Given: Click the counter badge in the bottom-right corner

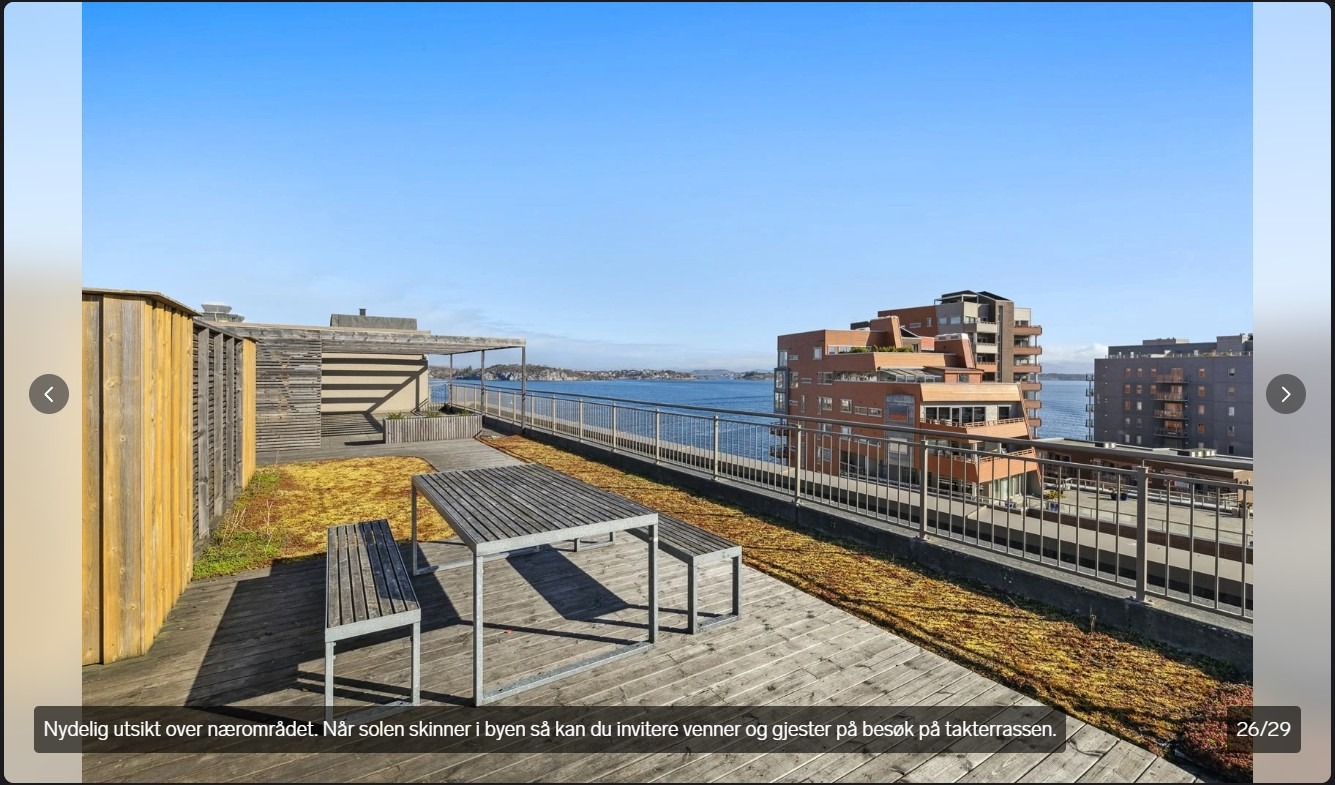Looking at the screenshot, I should tap(1262, 729).
